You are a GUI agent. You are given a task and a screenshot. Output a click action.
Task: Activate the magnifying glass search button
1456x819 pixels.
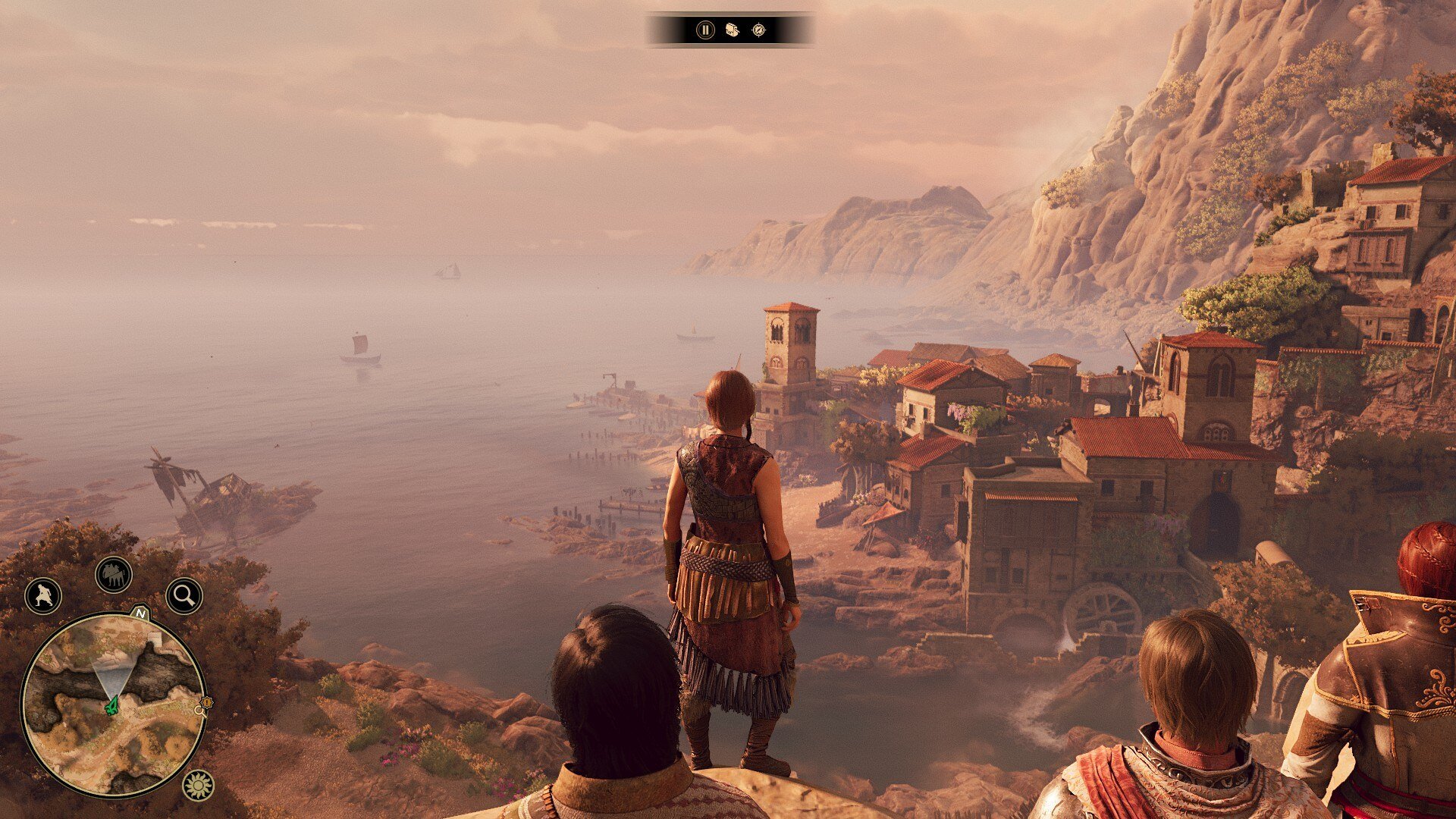coord(184,596)
